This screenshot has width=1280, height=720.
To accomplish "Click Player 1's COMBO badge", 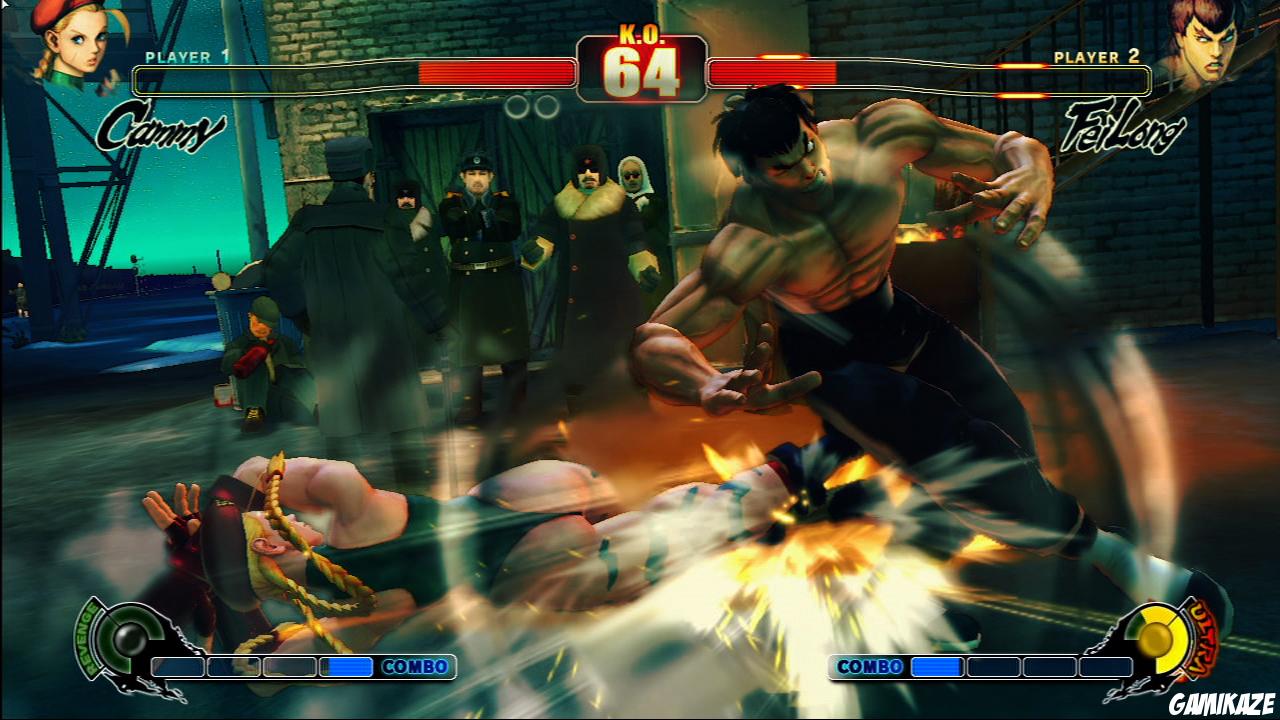I will [x=414, y=666].
